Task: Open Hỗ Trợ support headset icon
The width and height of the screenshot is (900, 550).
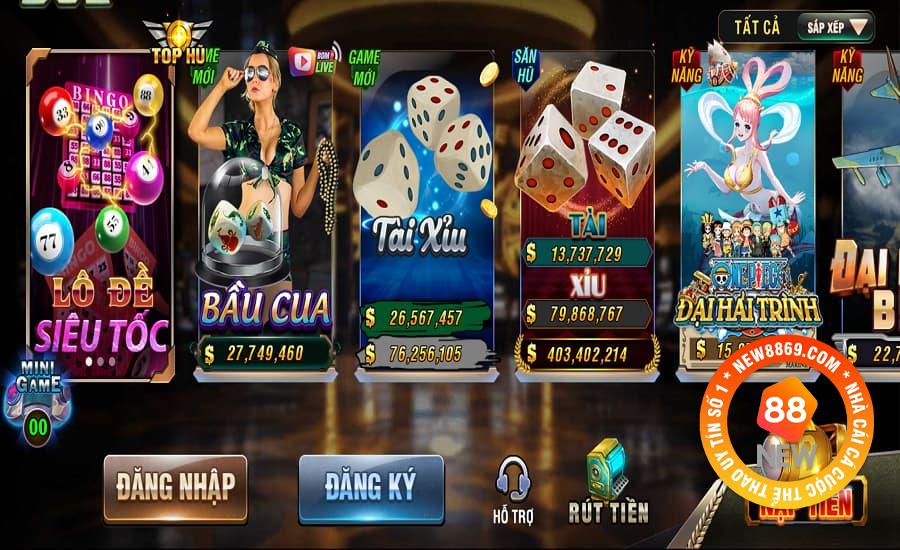Action: pyautogui.click(x=513, y=487)
